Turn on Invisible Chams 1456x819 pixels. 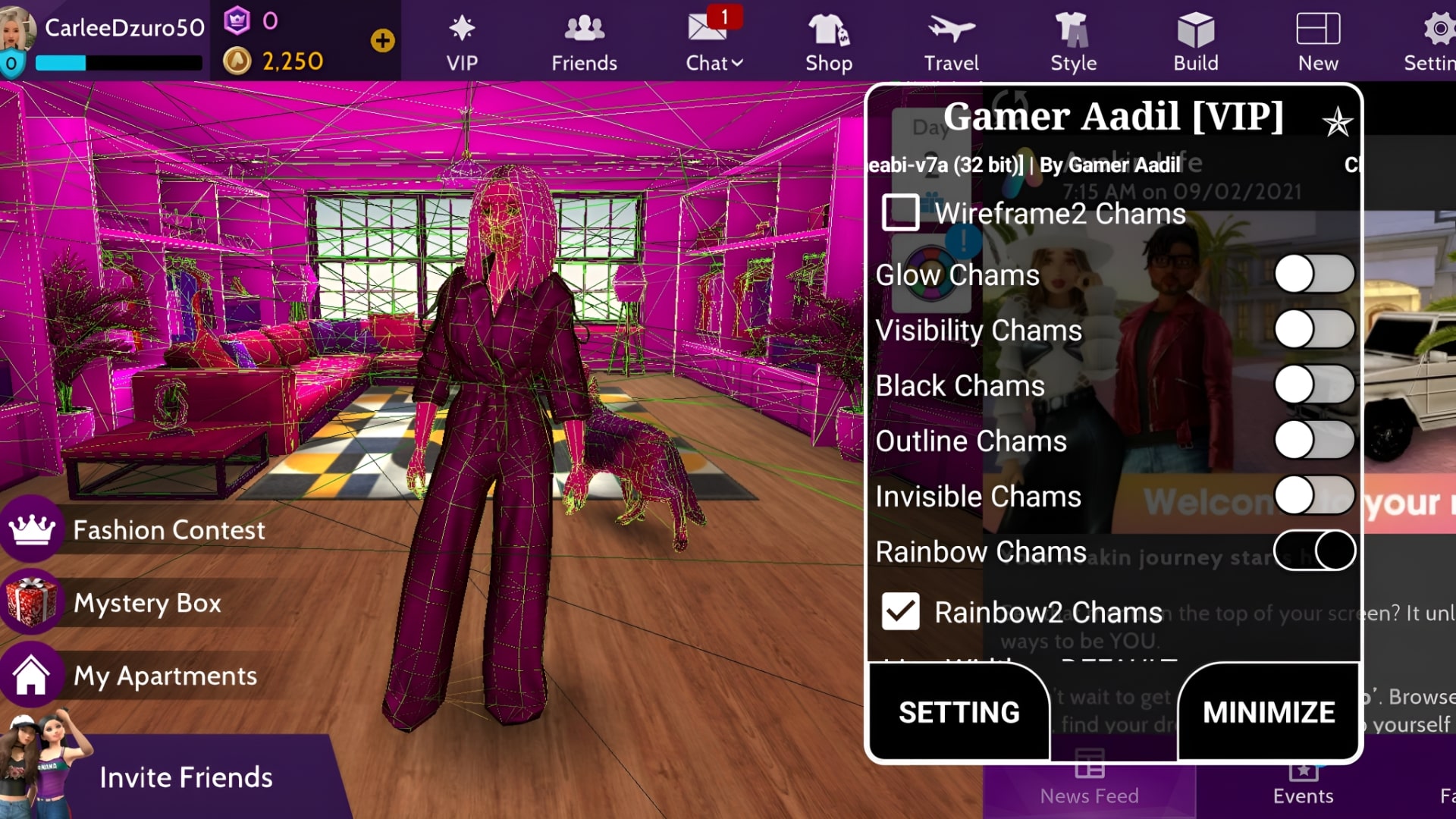pyautogui.click(x=1313, y=495)
